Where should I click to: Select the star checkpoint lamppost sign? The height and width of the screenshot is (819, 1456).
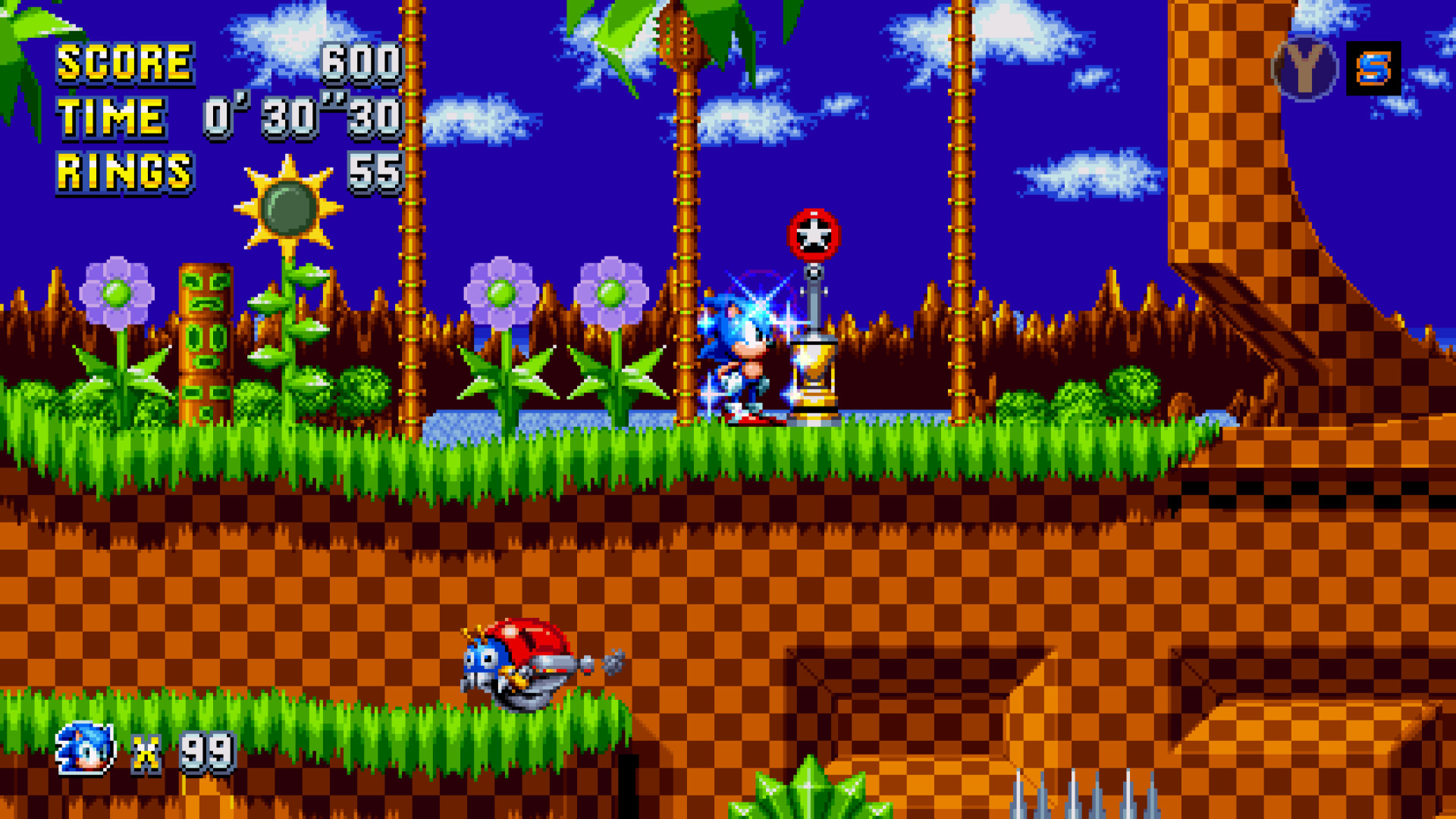coord(815,235)
